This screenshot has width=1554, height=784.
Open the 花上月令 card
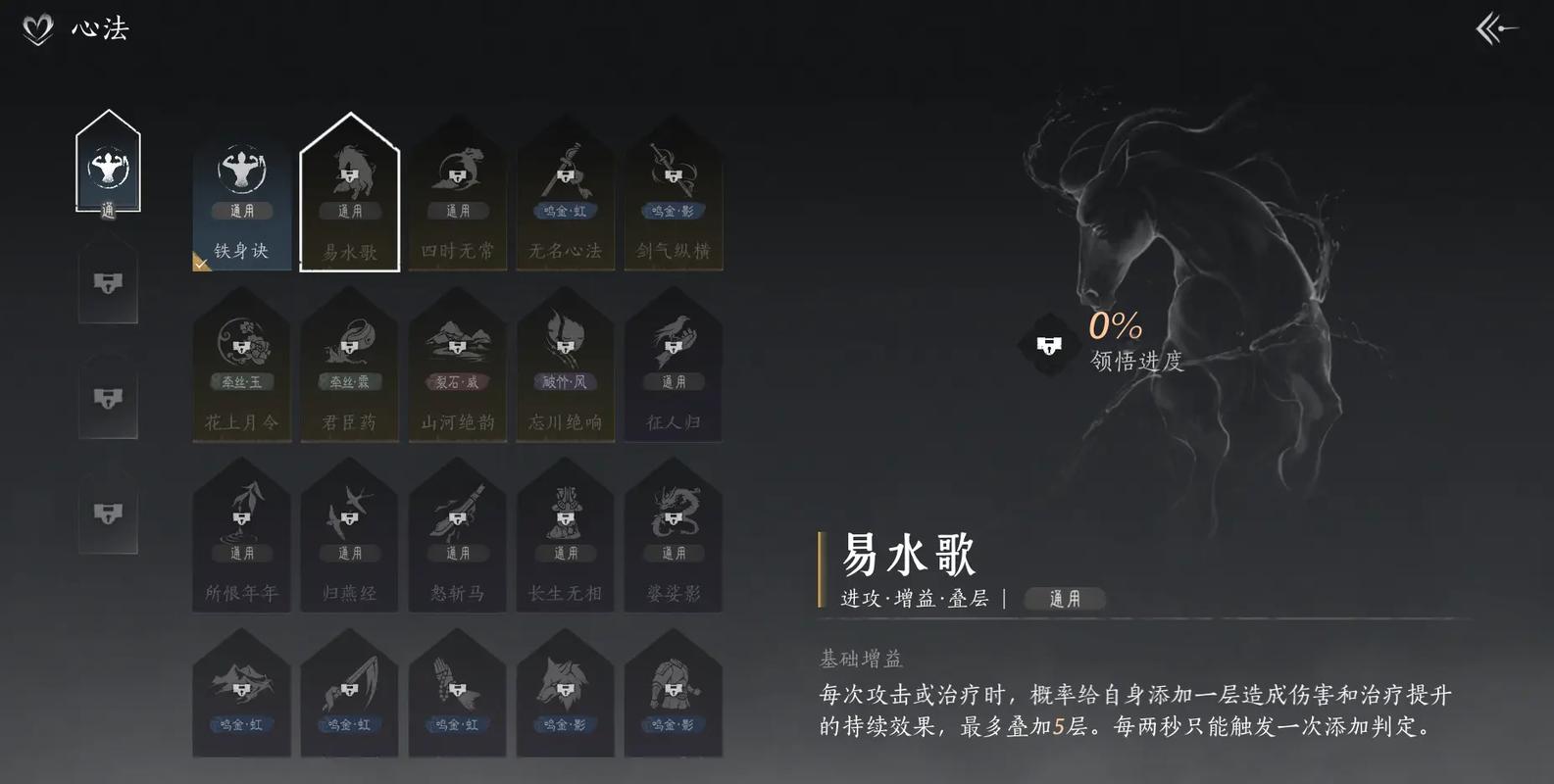[241, 367]
